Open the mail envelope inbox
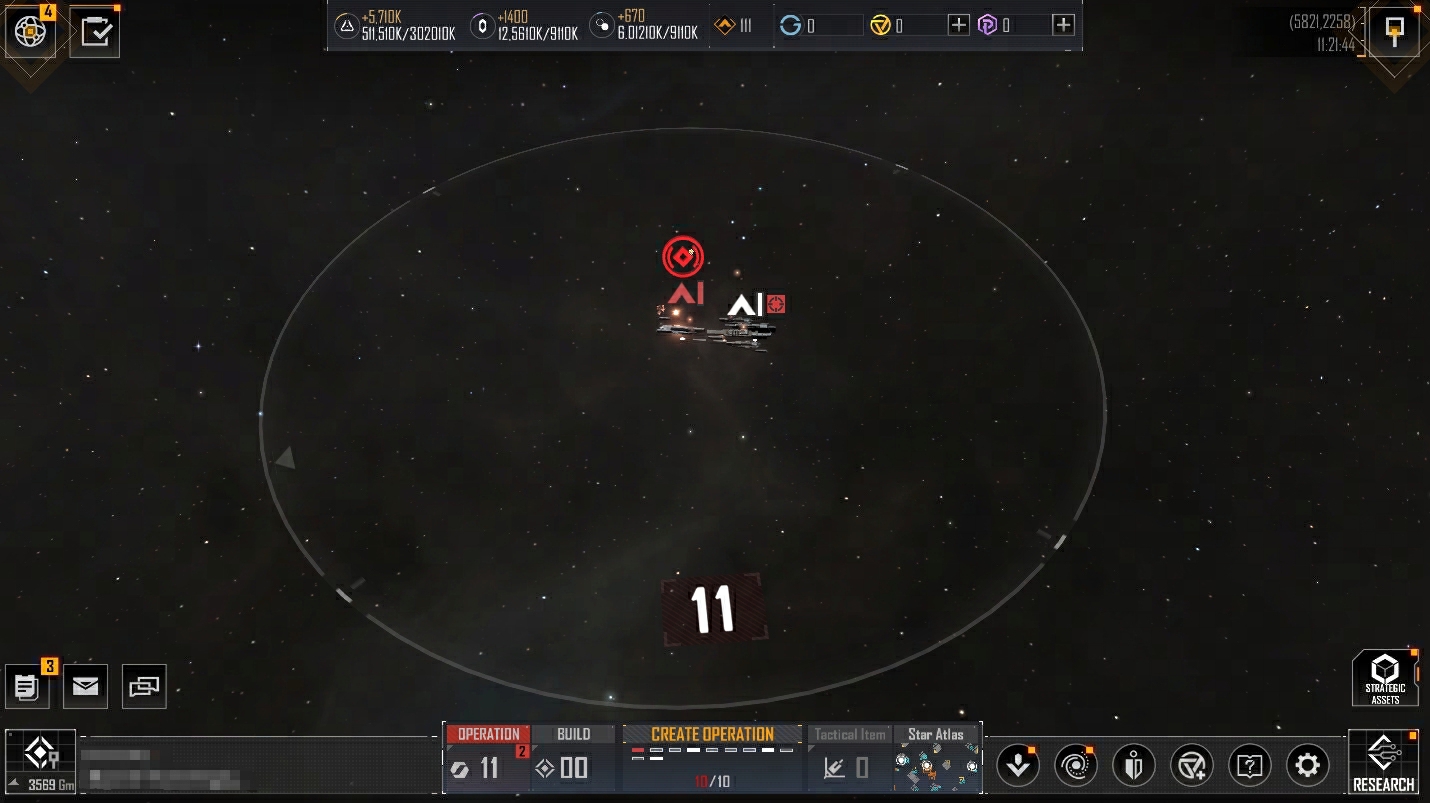1430x803 pixels. (x=86, y=686)
